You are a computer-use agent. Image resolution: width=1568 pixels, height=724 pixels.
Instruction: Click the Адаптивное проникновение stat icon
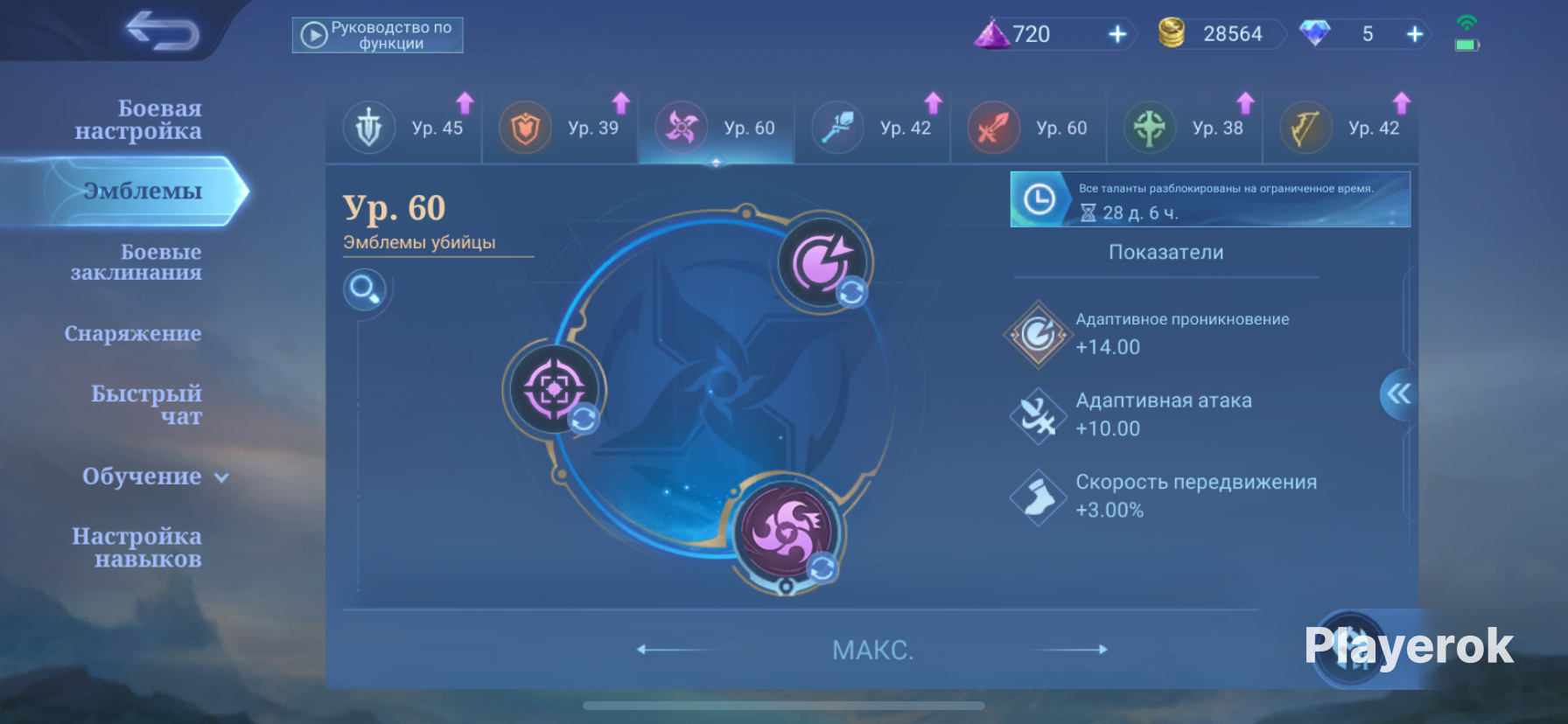coord(1036,335)
